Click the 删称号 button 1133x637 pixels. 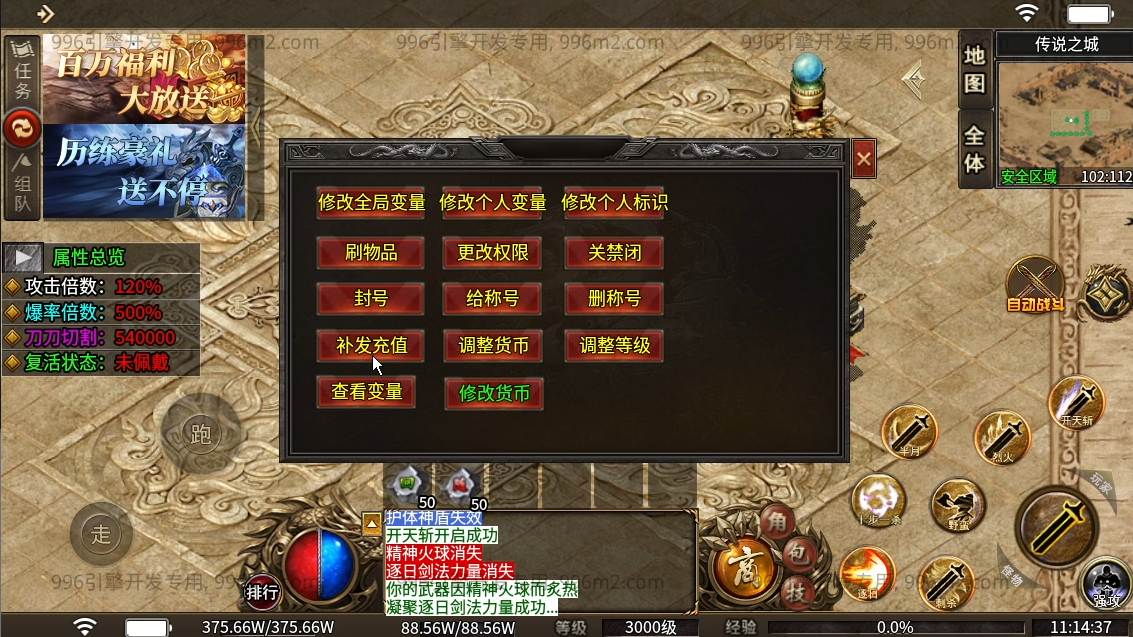coord(614,298)
